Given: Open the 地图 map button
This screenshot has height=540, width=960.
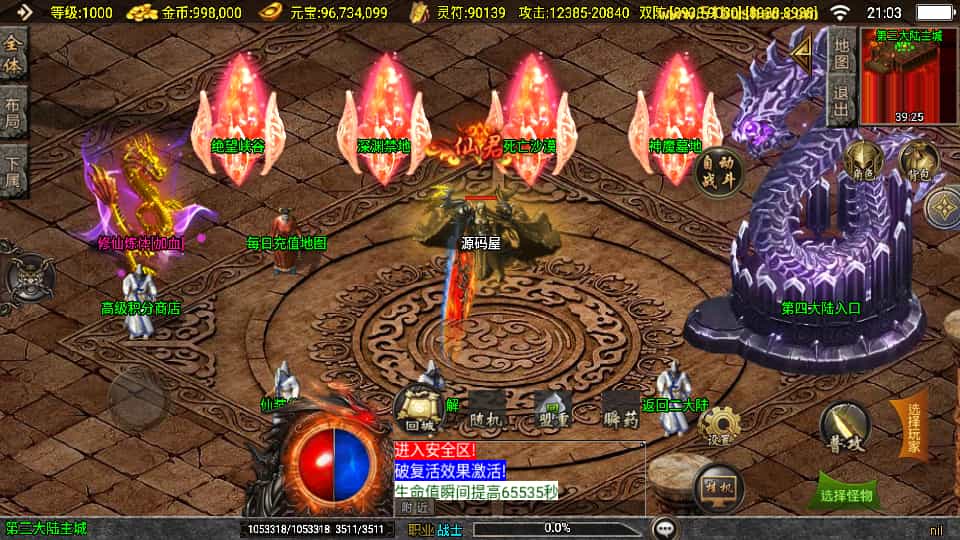Looking at the screenshot, I should point(841,50).
